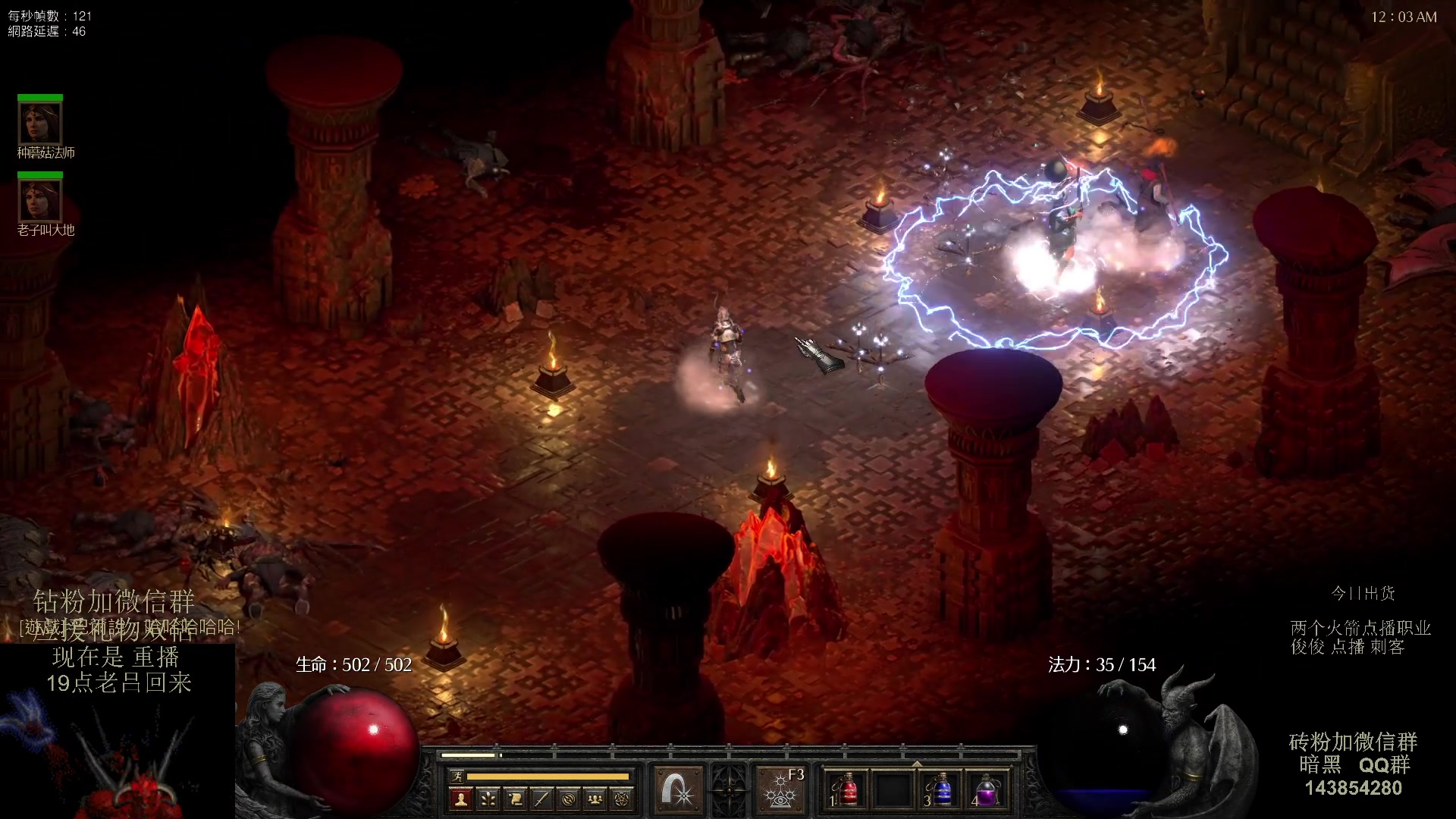Select party member portrait 老子叫大地
This screenshot has height=819, width=1456.
coord(40,199)
